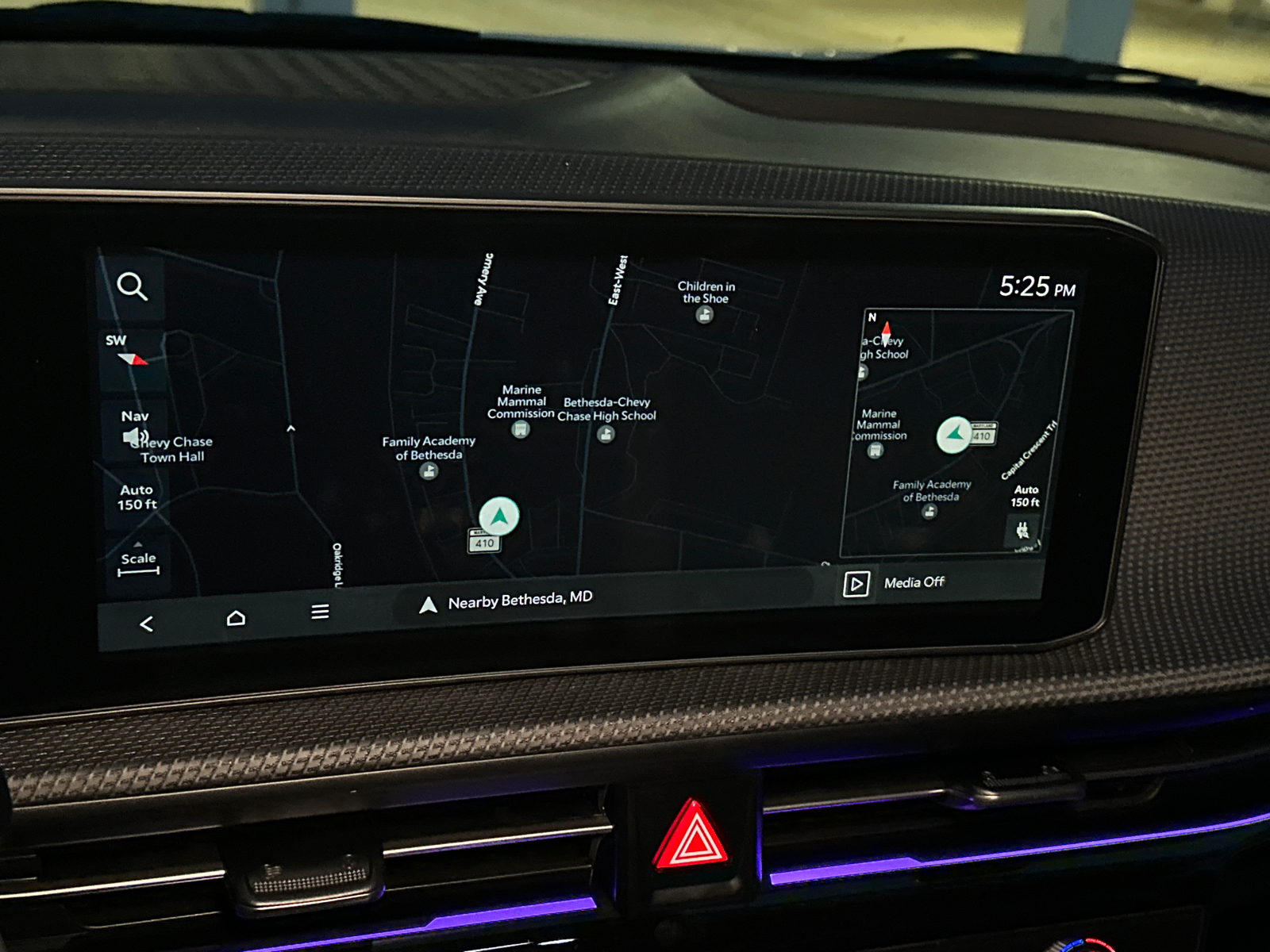The width and height of the screenshot is (1270, 952).
Task: Tap the back chevron on the bottom bar
Action: [145, 623]
